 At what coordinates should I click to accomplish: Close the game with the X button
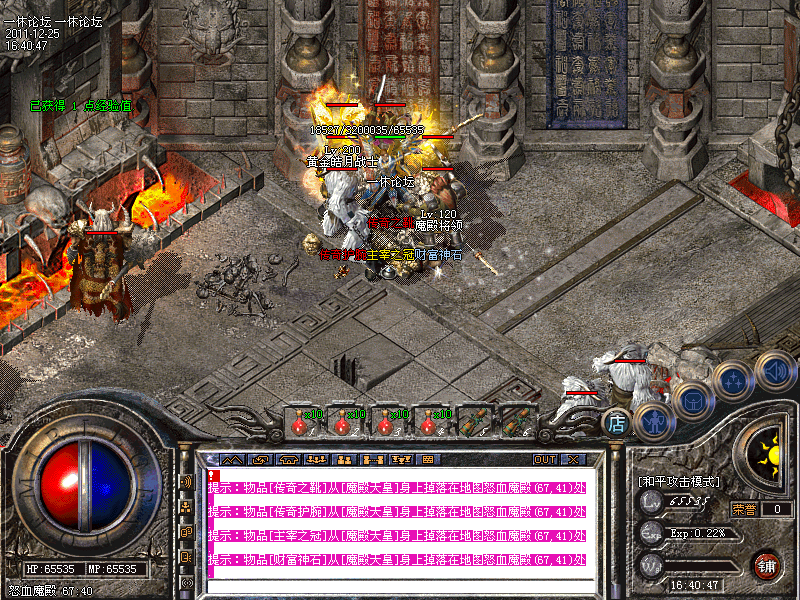point(573,460)
